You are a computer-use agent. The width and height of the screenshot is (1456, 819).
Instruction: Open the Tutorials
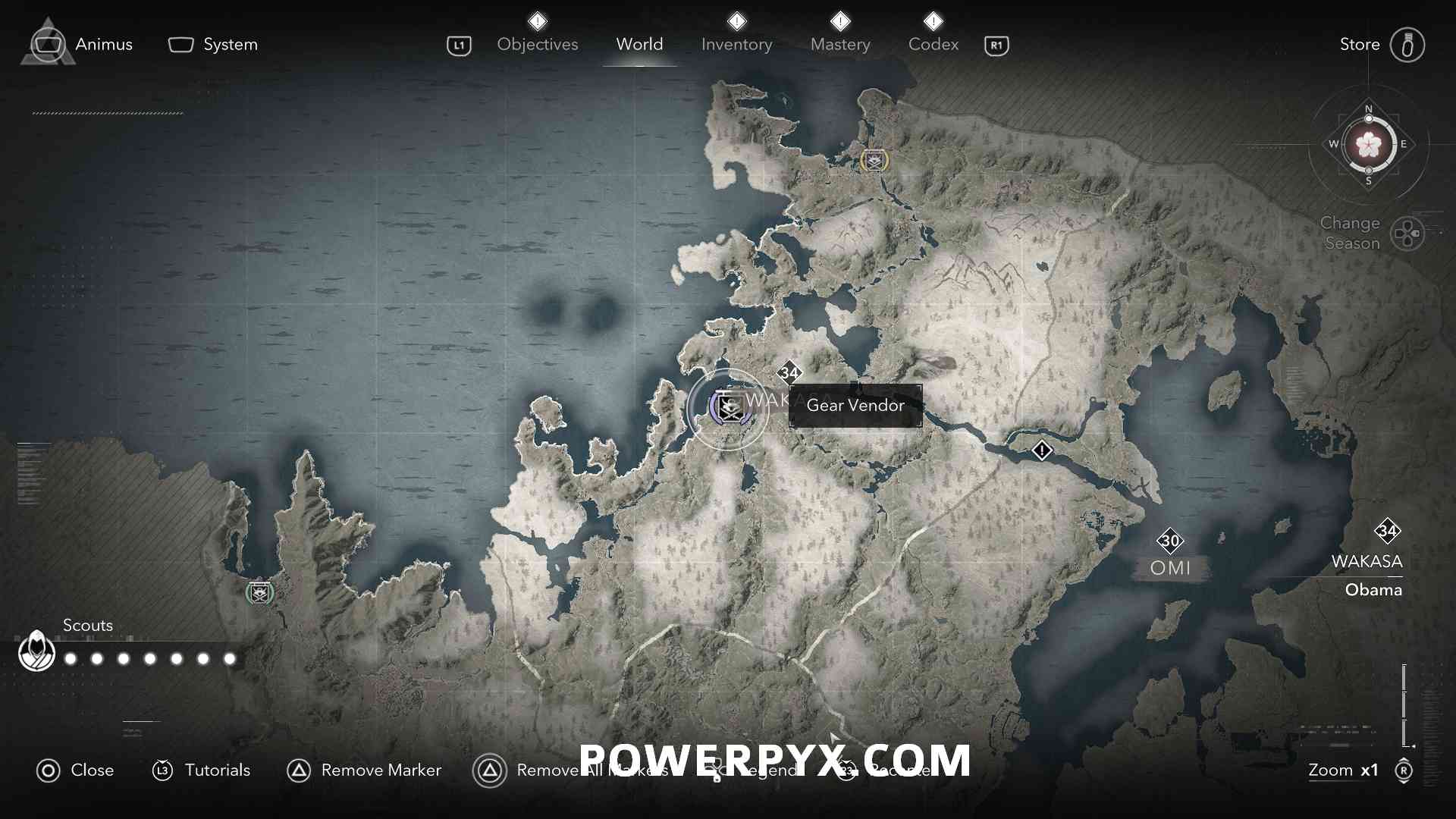202,770
